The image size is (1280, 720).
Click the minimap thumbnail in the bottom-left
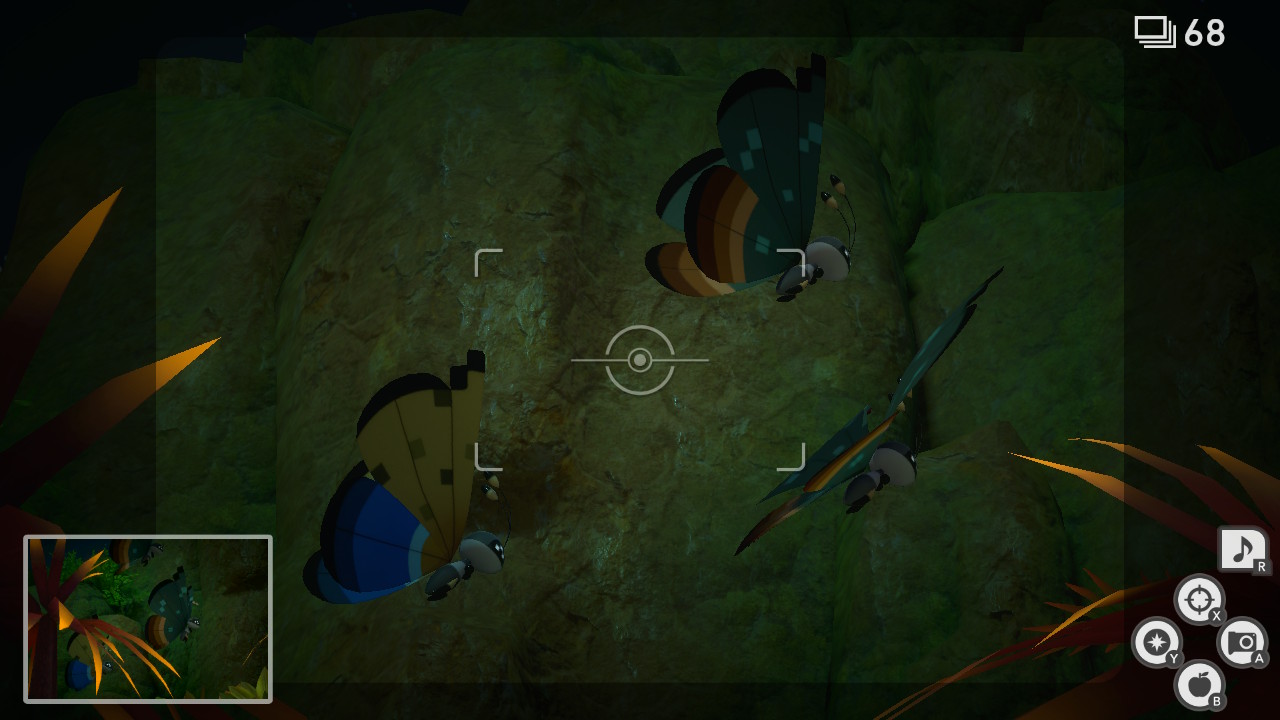(148, 617)
